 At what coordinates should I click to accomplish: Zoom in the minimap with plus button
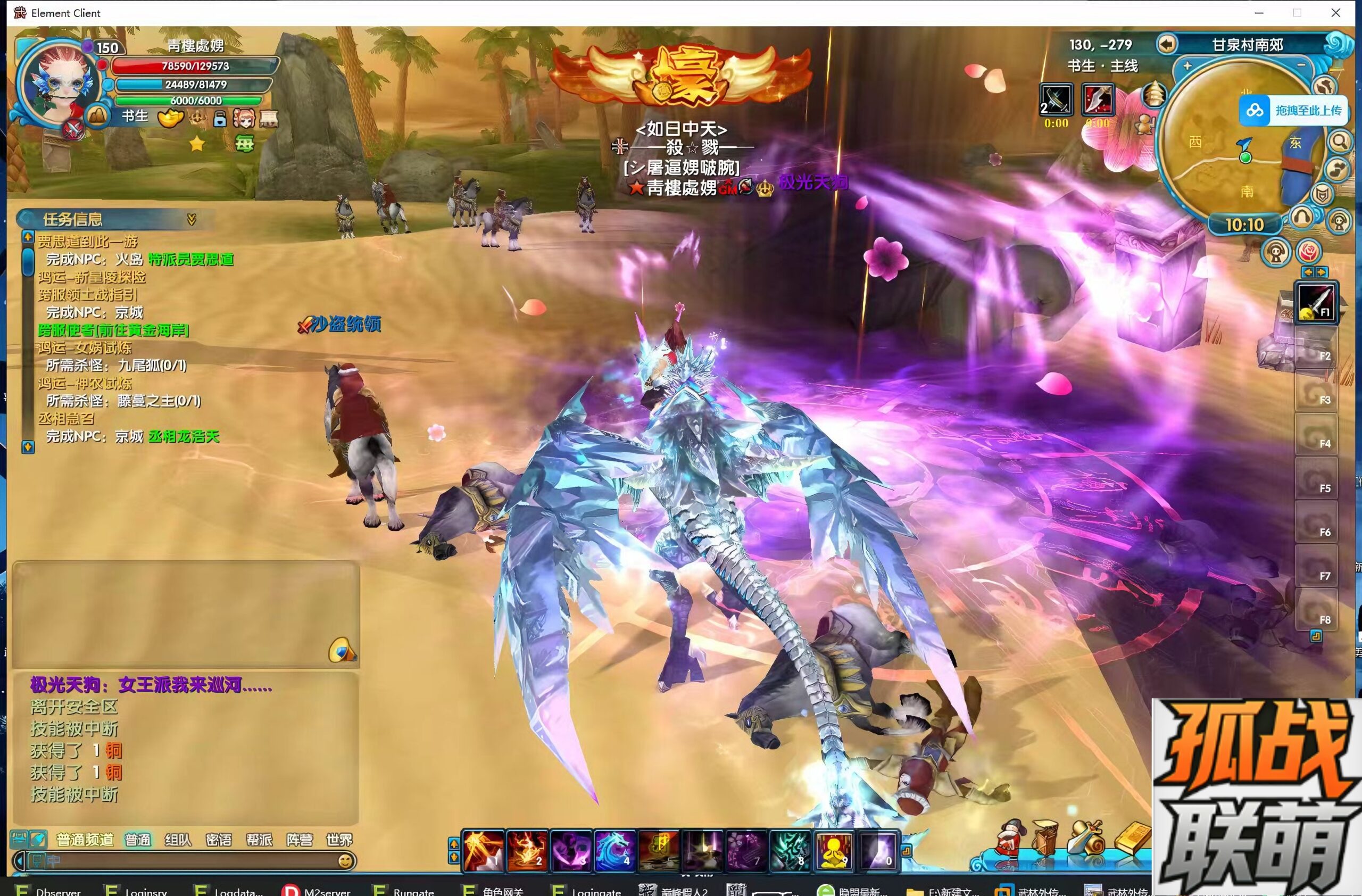pyautogui.click(x=1187, y=66)
